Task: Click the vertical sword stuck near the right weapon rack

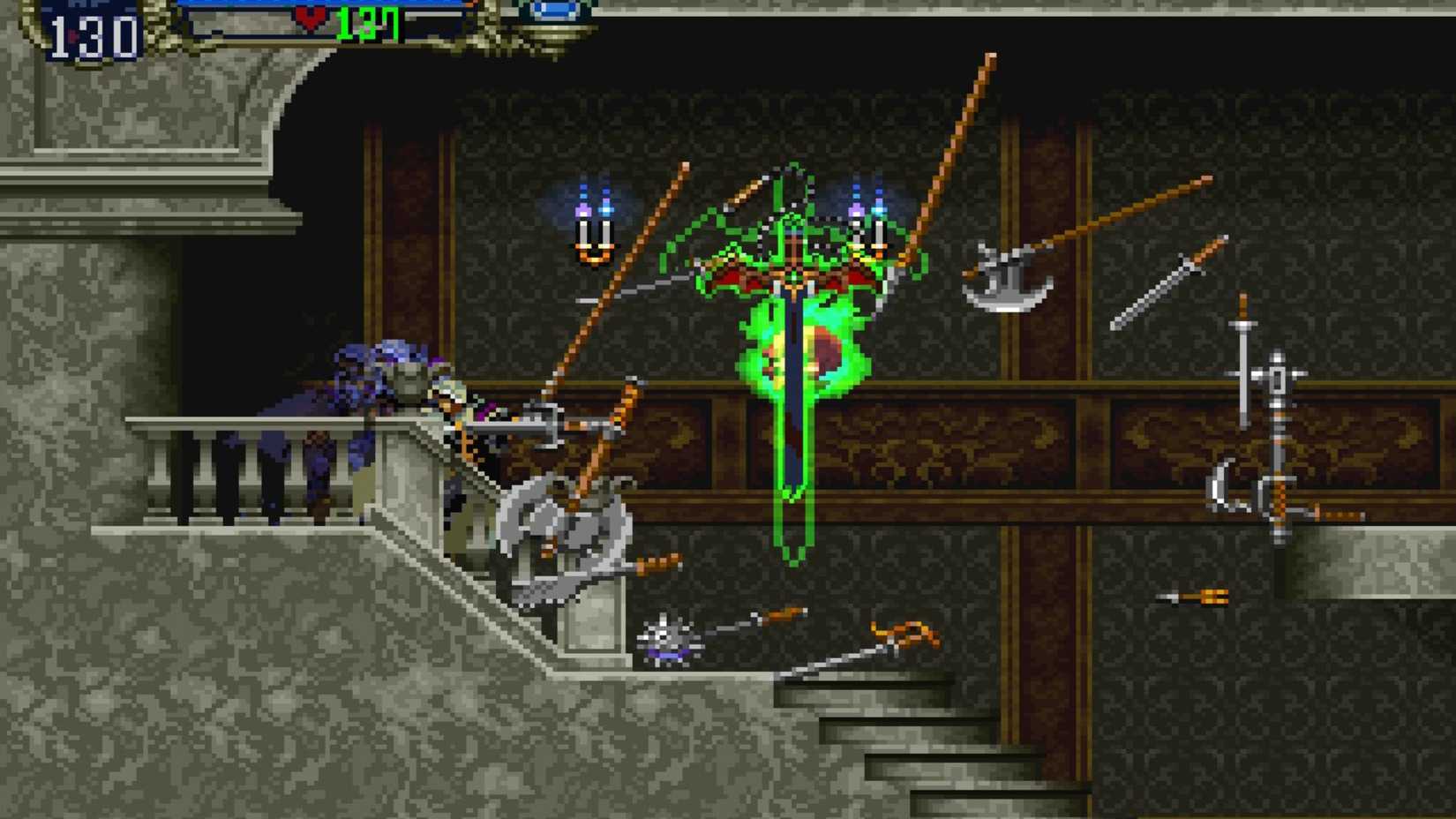Action: [x=1244, y=371]
